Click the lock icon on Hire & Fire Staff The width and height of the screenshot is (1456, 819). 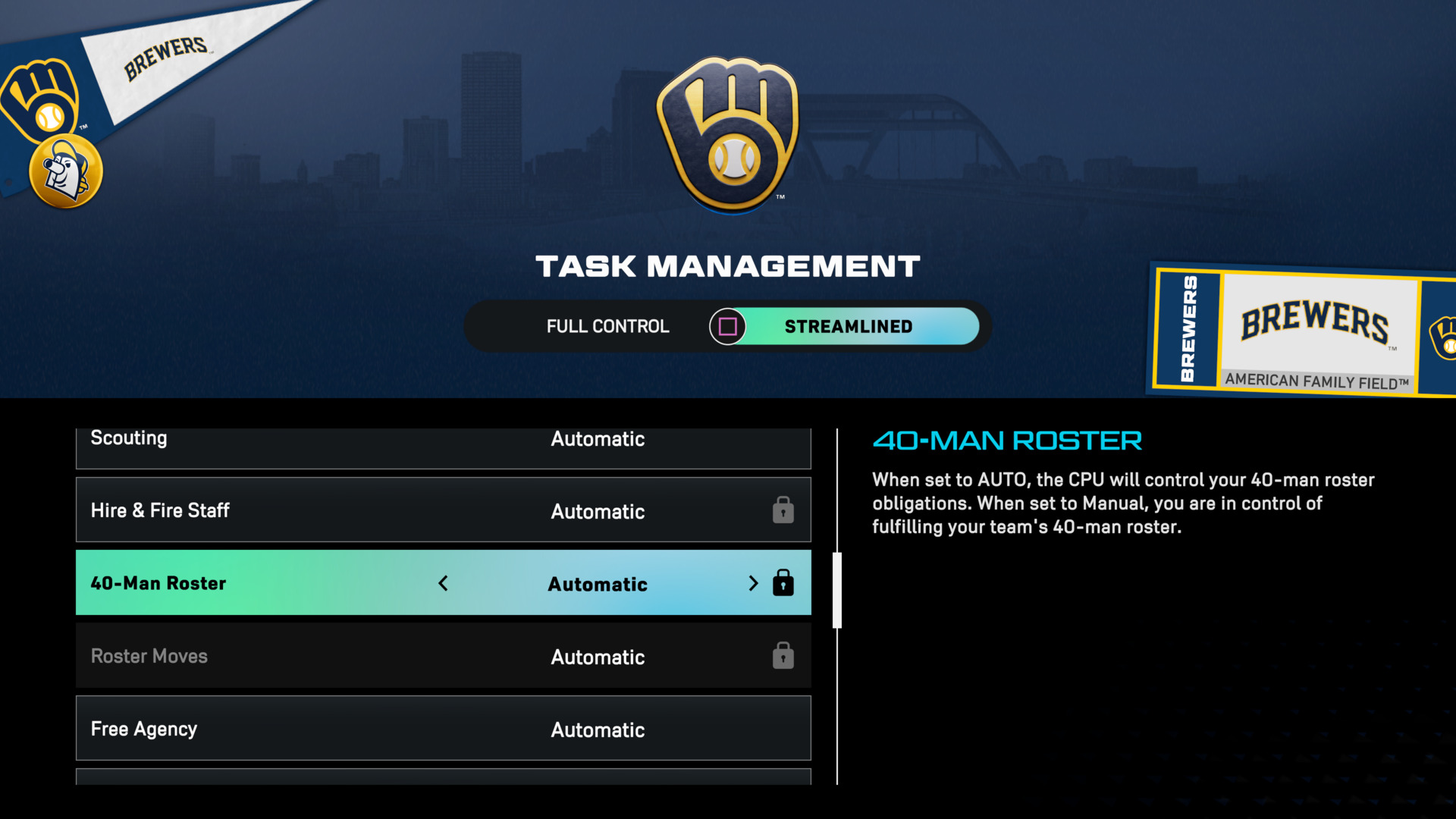tap(783, 510)
